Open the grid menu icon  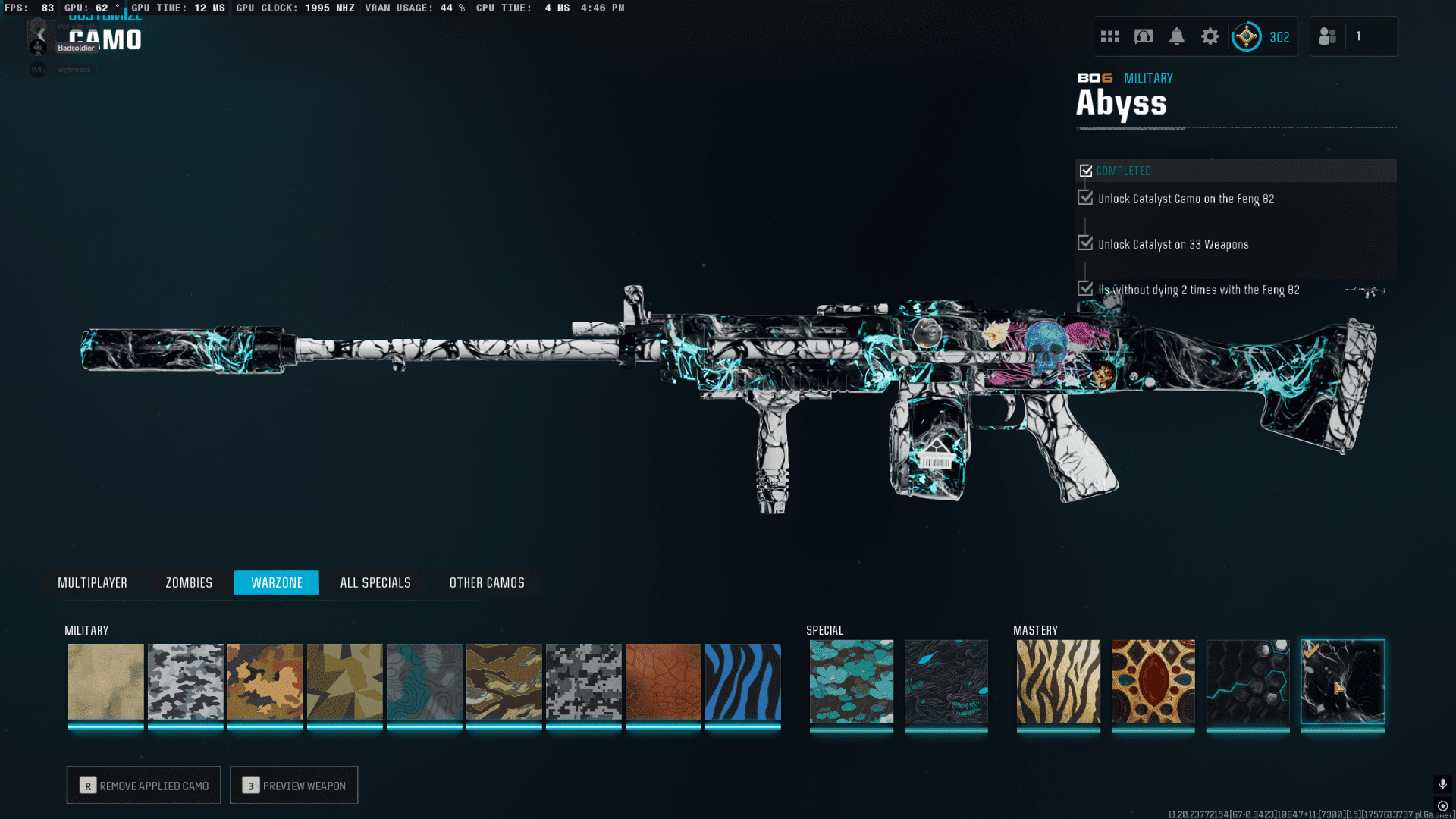tap(1110, 36)
